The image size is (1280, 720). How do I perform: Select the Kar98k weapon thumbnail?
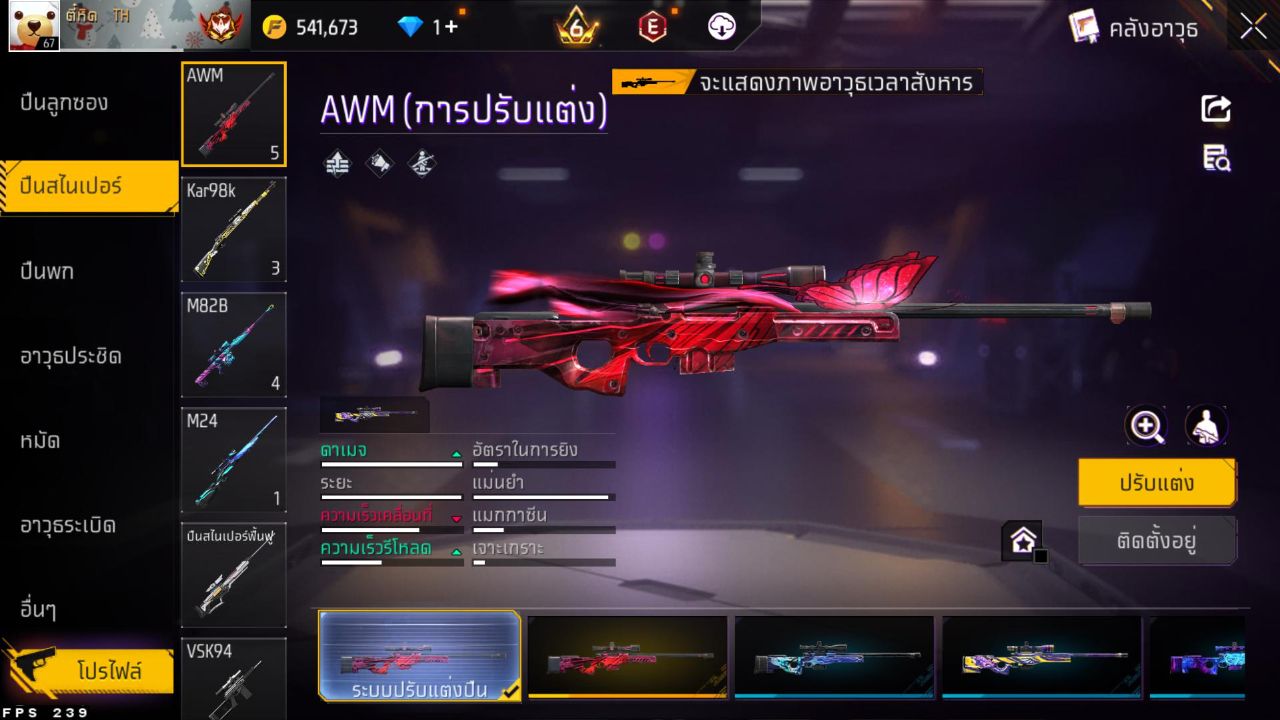click(233, 230)
